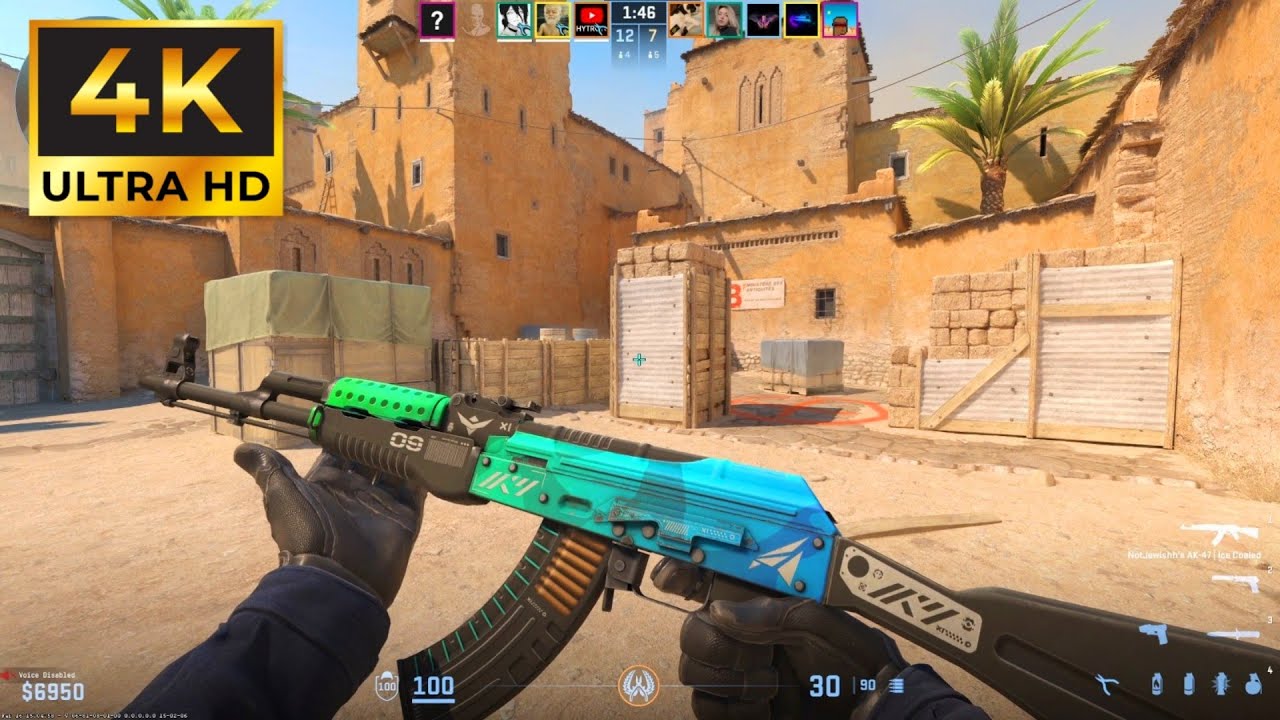Choose the flashbang grenade icon
Viewport: 1280px width, 720px height.
[x=1219, y=685]
